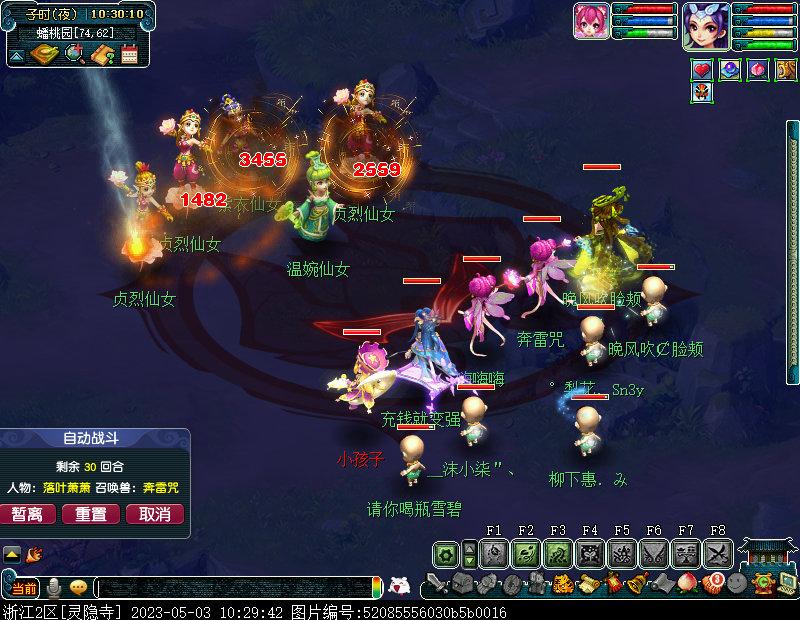
Task: Click the 暂离 auto-battle button
Action: click(27, 514)
